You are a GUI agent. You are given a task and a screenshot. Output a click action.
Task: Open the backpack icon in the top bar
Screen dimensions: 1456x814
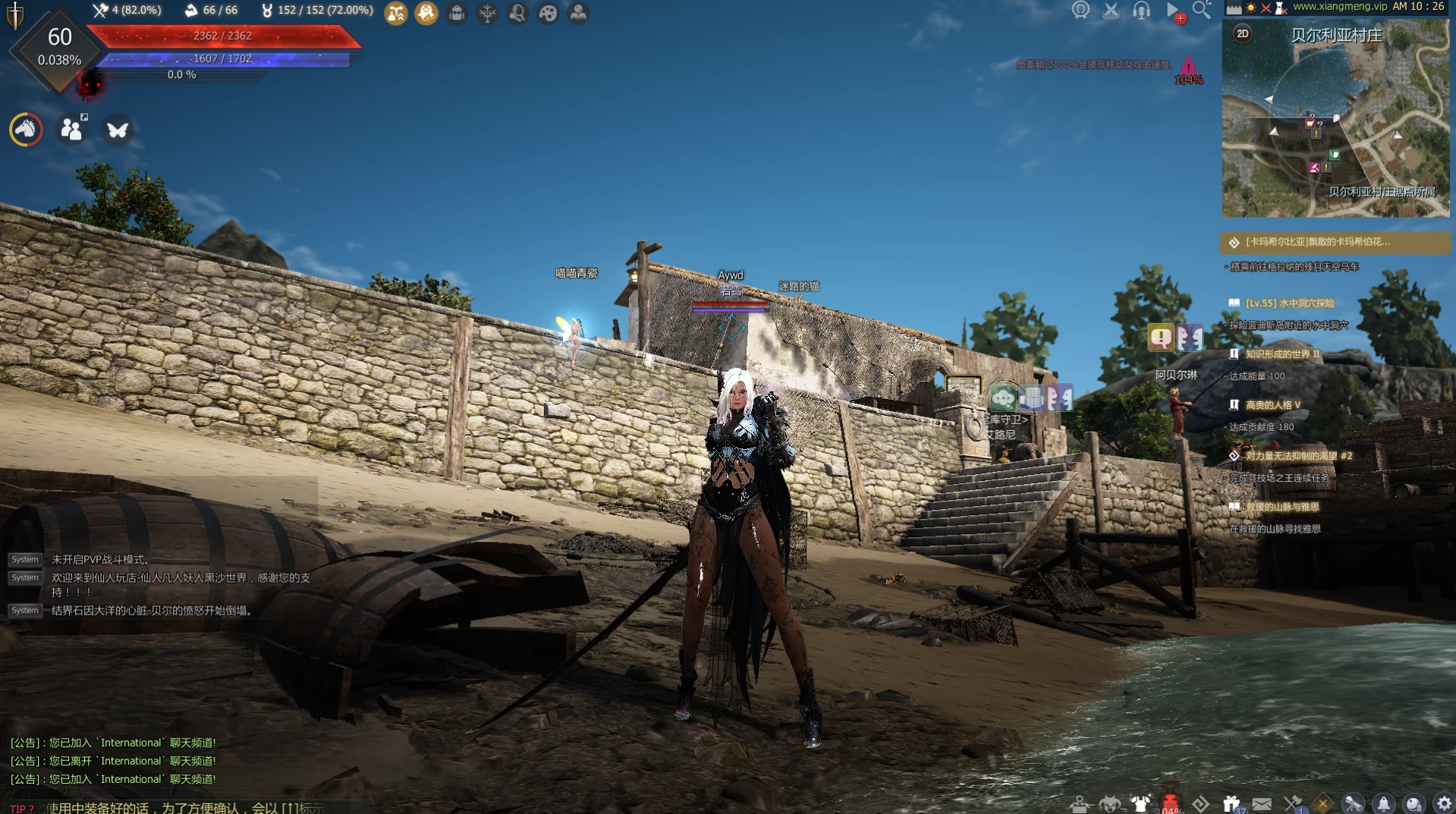(457, 13)
